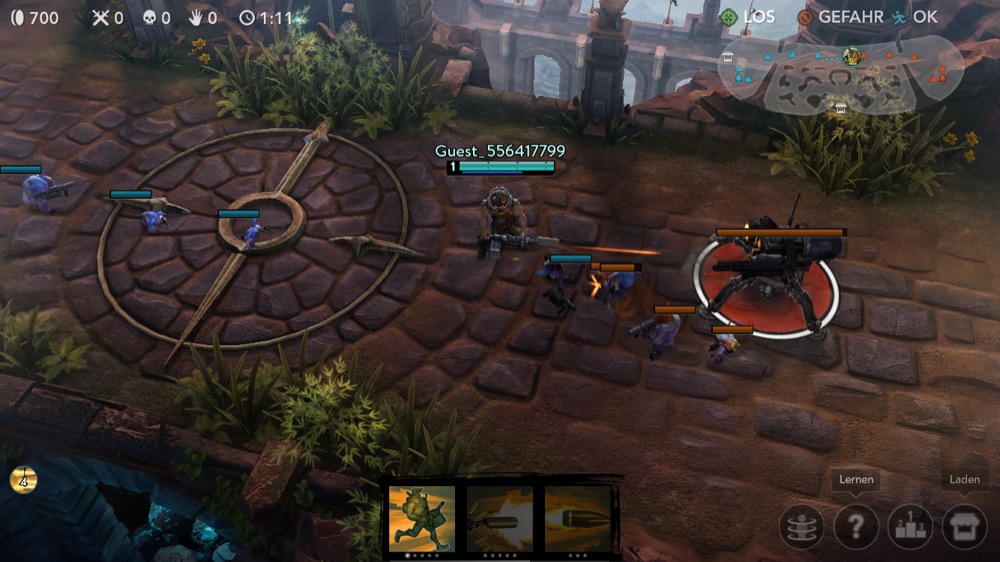
Task: Open the Laden shop button
Action: (964, 526)
